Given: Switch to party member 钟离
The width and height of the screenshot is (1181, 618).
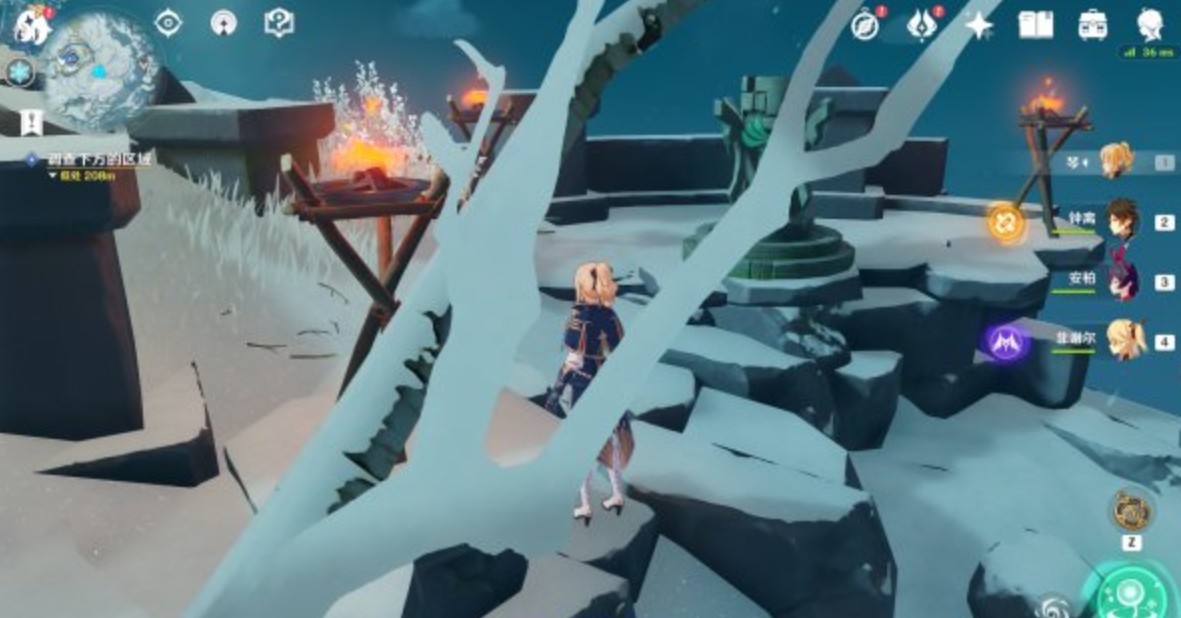Looking at the screenshot, I should point(1123,220).
